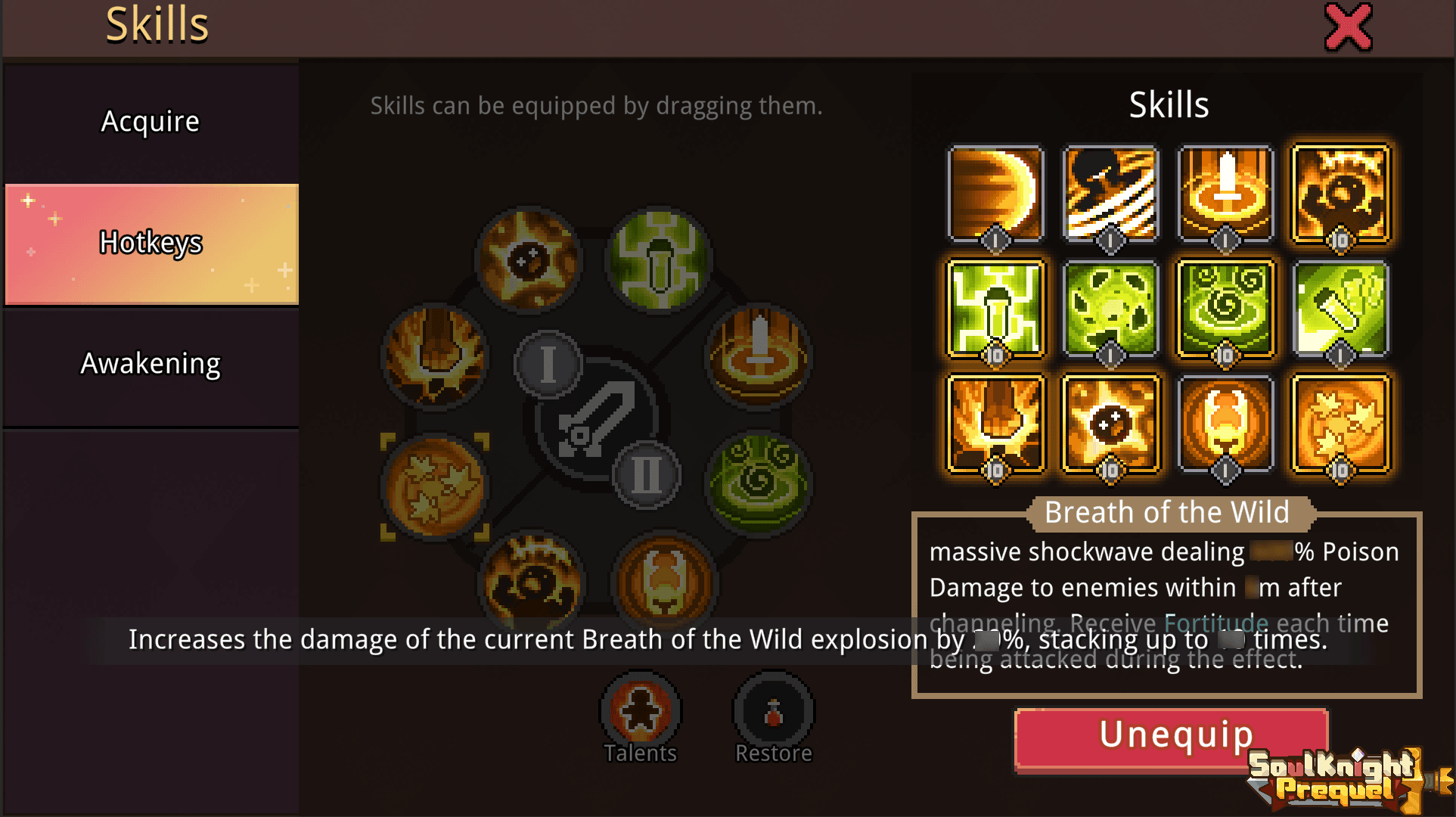The height and width of the screenshot is (817, 1456).
Task: Open the Awakening tab
Action: (151, 364)
